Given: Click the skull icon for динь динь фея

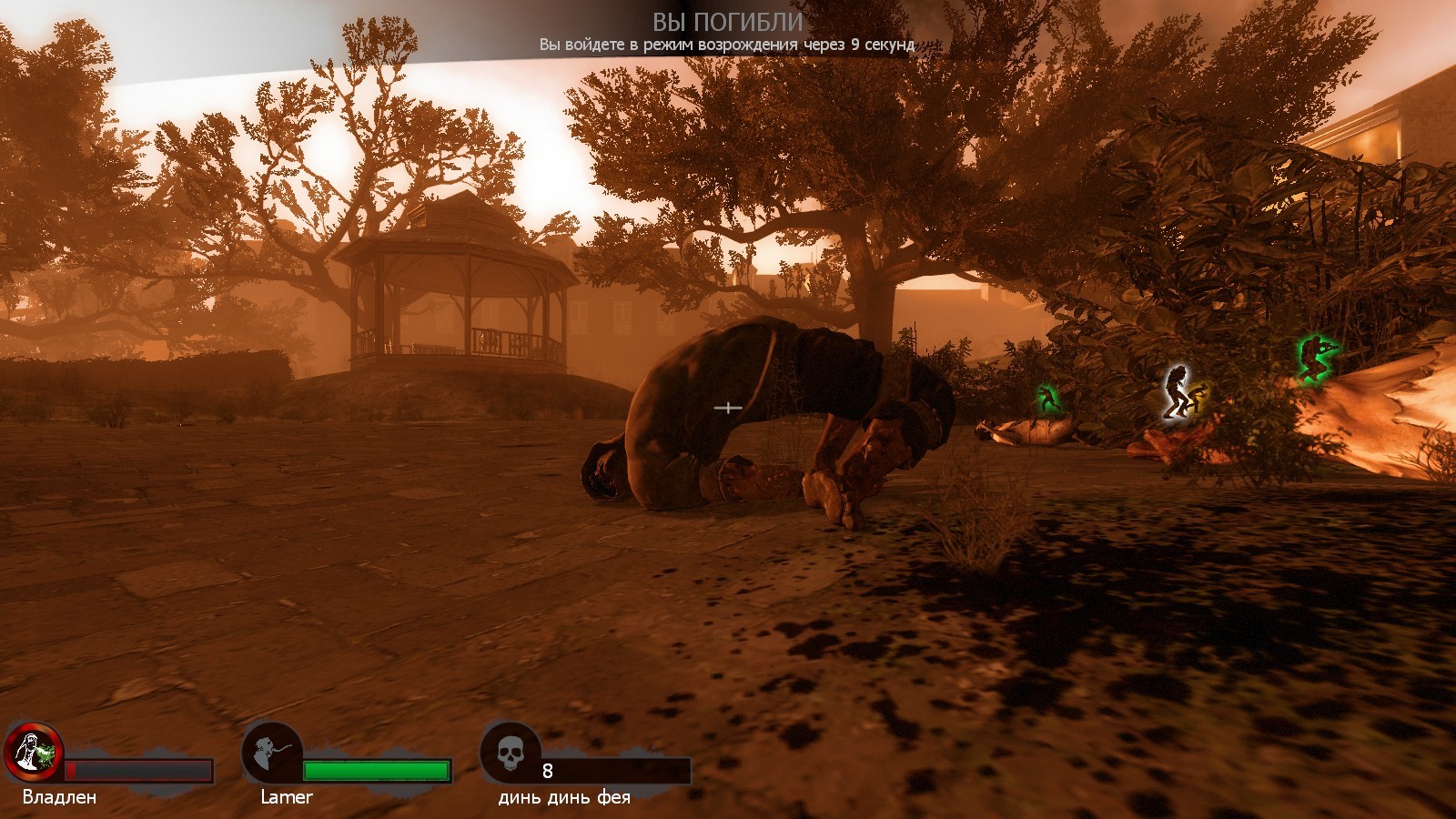Looking at the screenshot, I should tap(511, 752).
